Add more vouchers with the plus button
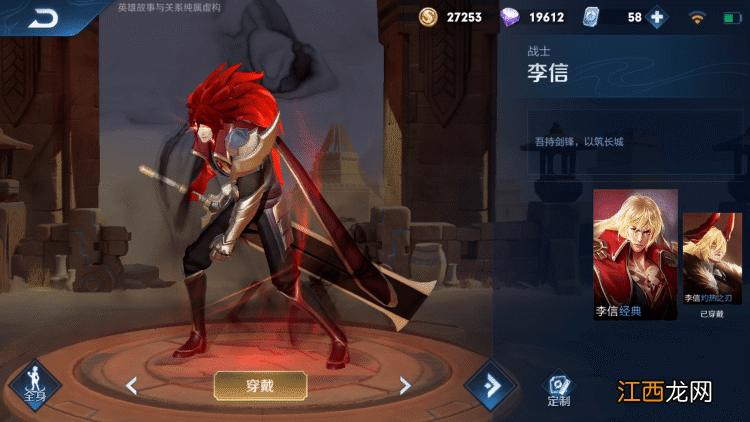750x422 pixels. [x=657, y=17]
